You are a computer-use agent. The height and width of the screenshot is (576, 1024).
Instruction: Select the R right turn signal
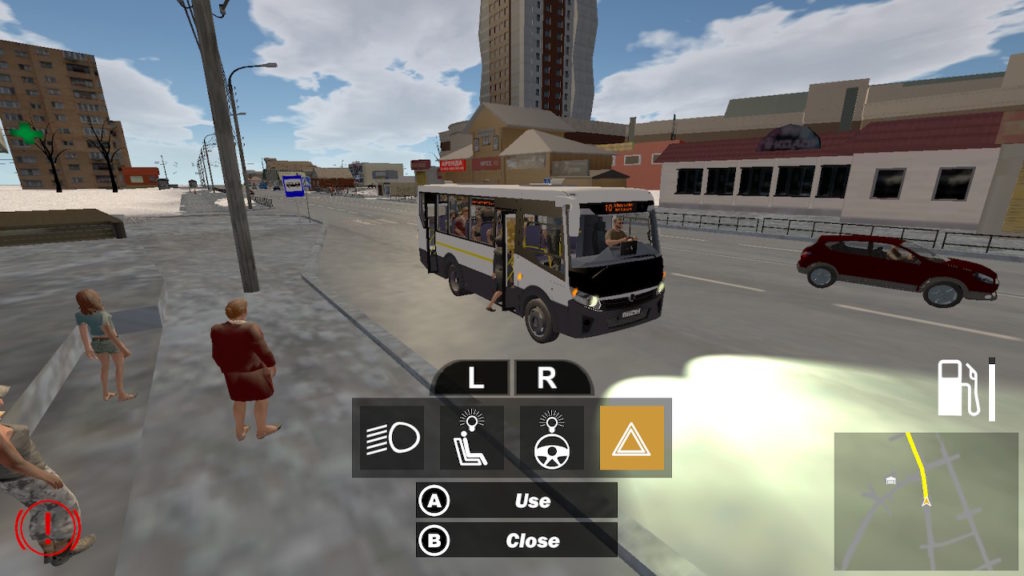coord(547,379)
